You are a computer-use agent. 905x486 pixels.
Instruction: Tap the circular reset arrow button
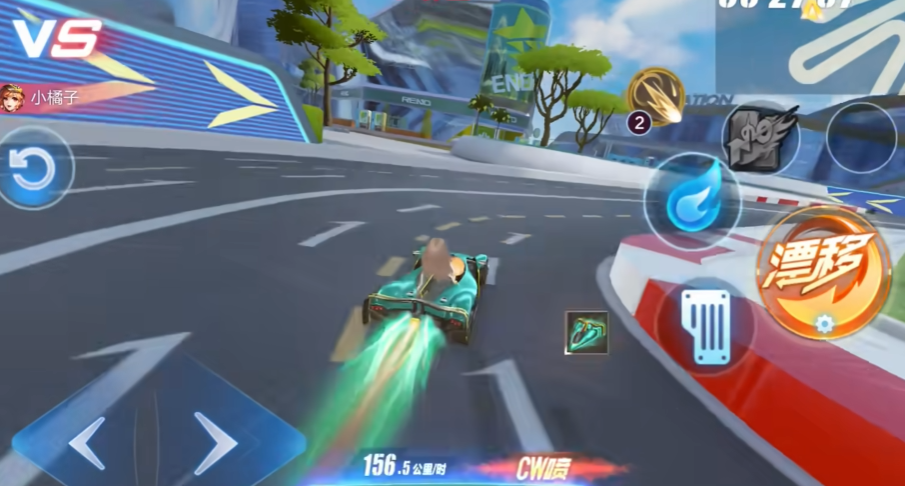[x=34, y=168]
